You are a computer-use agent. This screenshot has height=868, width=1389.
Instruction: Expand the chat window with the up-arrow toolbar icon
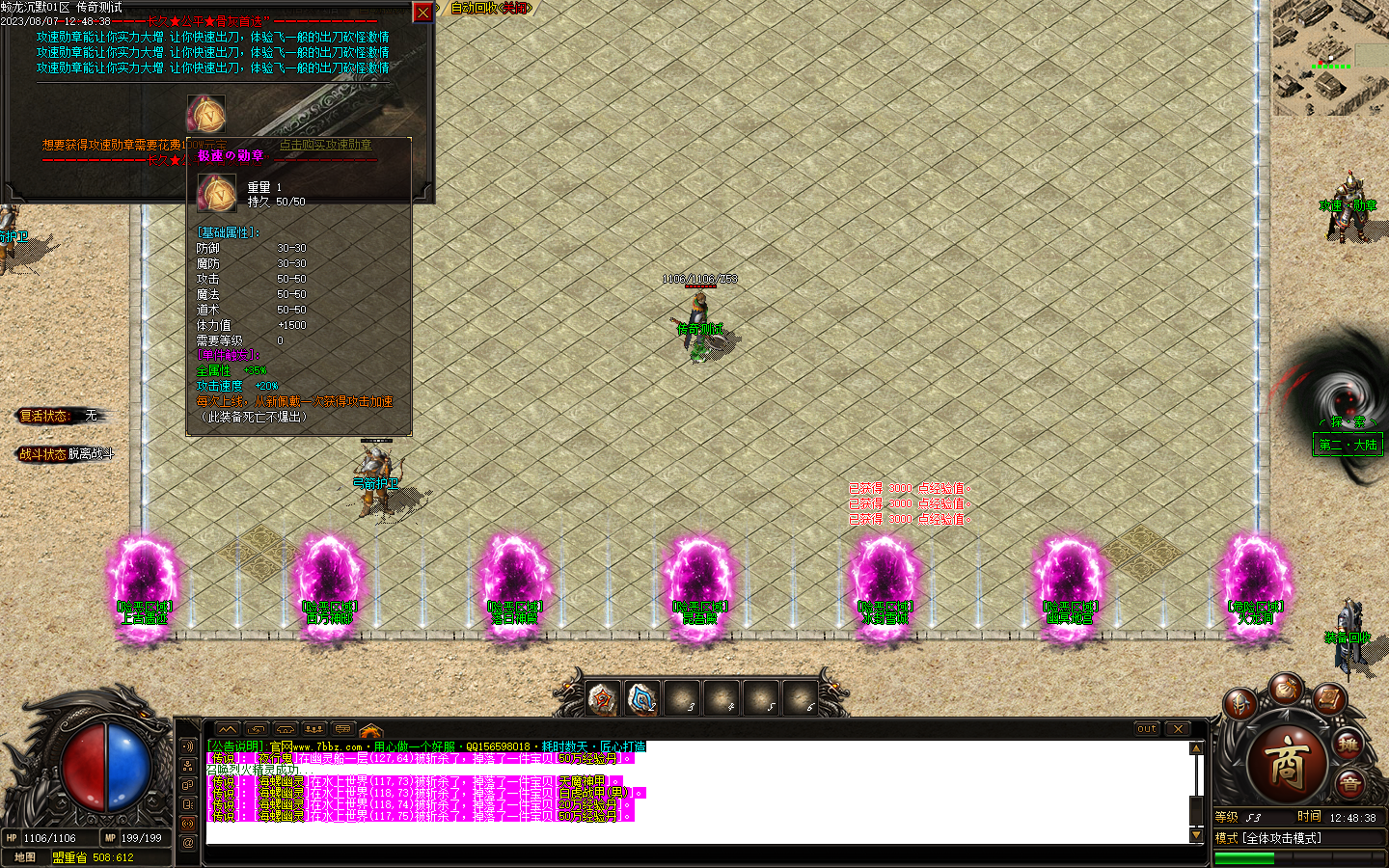coord(255,729)
